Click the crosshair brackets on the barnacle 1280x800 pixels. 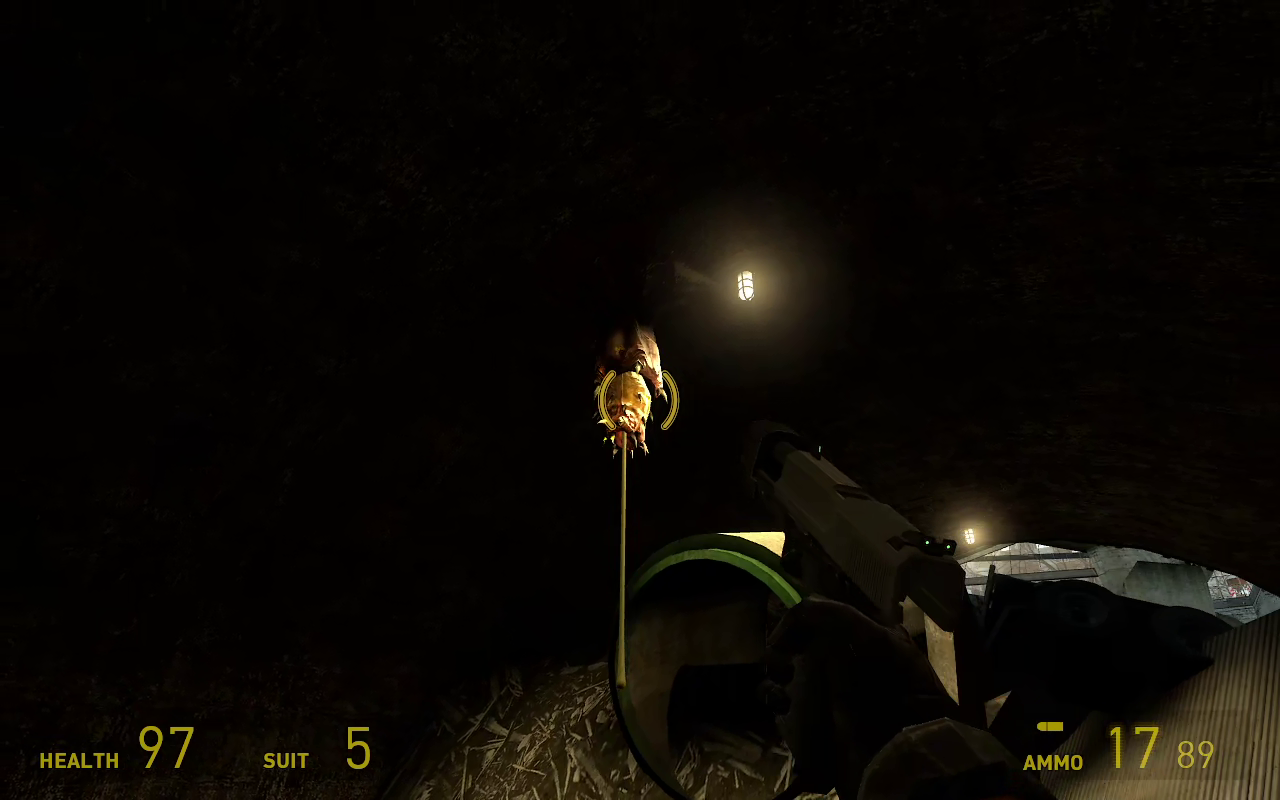pyautogui.click(x=638, y=400)
